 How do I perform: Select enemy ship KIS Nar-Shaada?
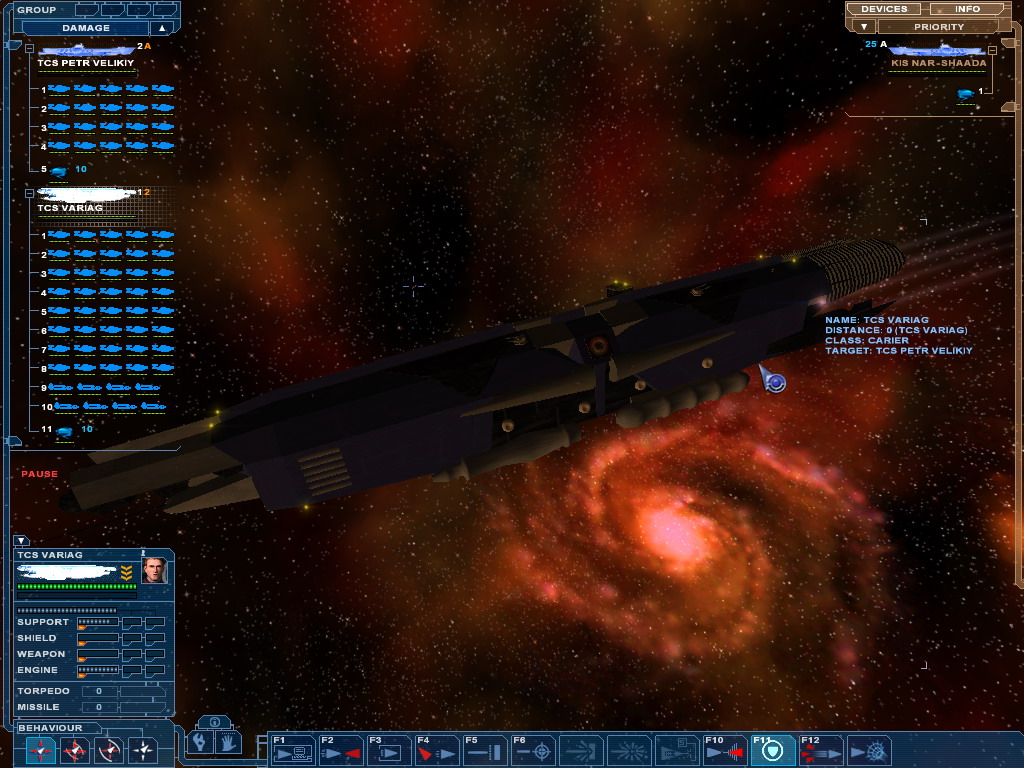pos(938,62)
